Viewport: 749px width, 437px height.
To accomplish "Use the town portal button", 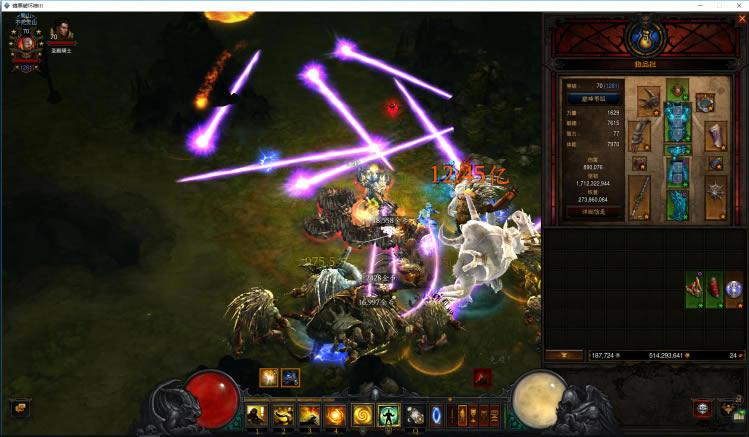I will [x=436, y=414].
